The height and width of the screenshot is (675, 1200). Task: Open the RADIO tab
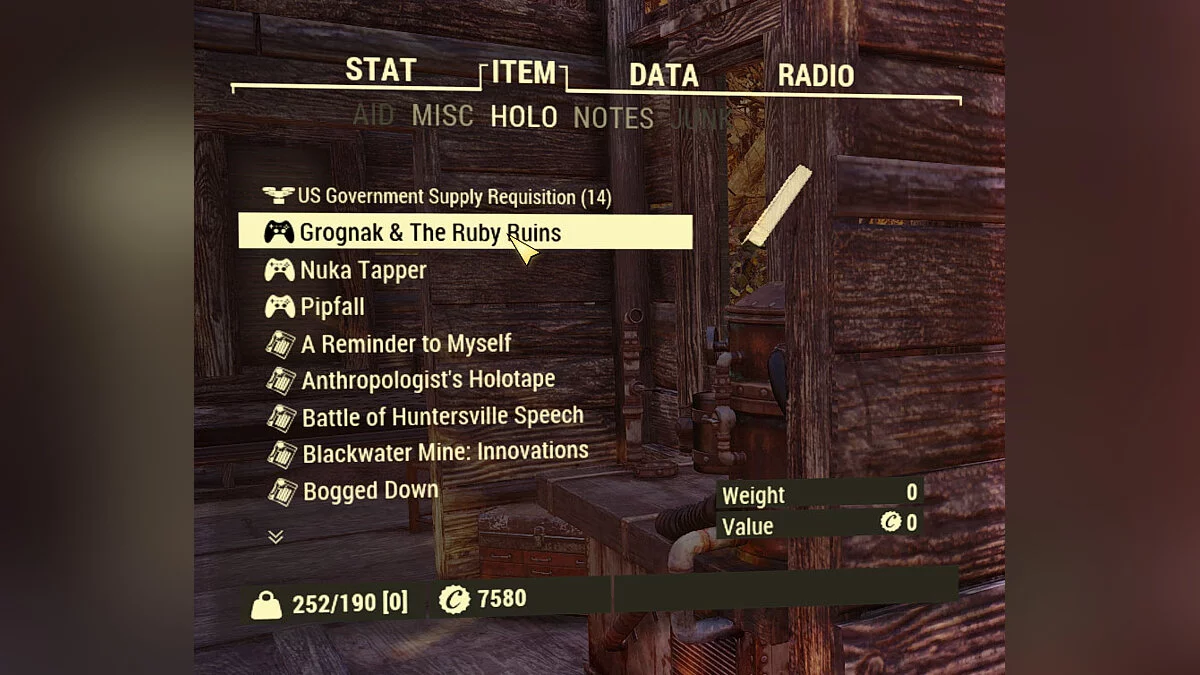pos(816,76)
